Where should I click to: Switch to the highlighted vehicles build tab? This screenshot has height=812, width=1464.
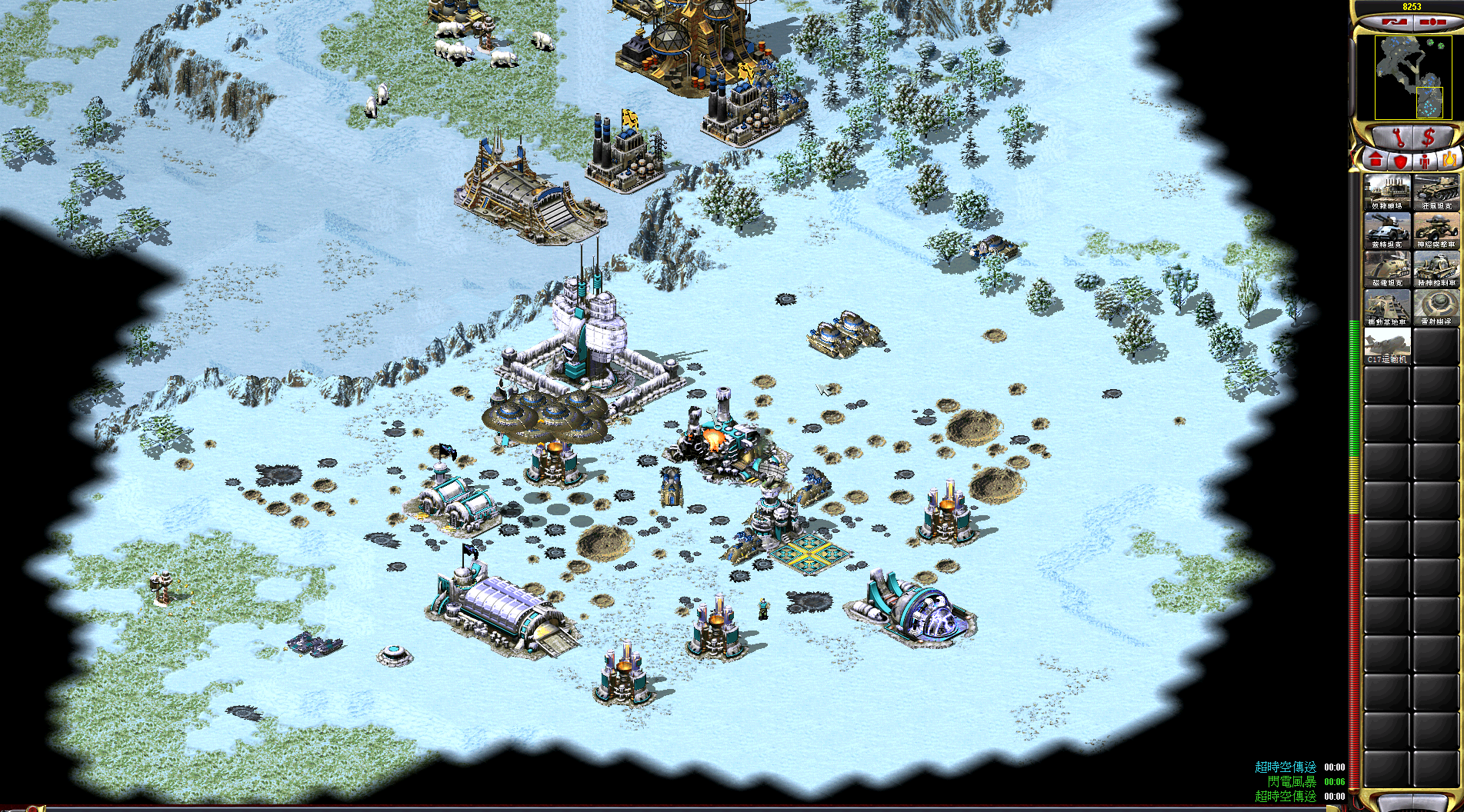click(1449, 160)
